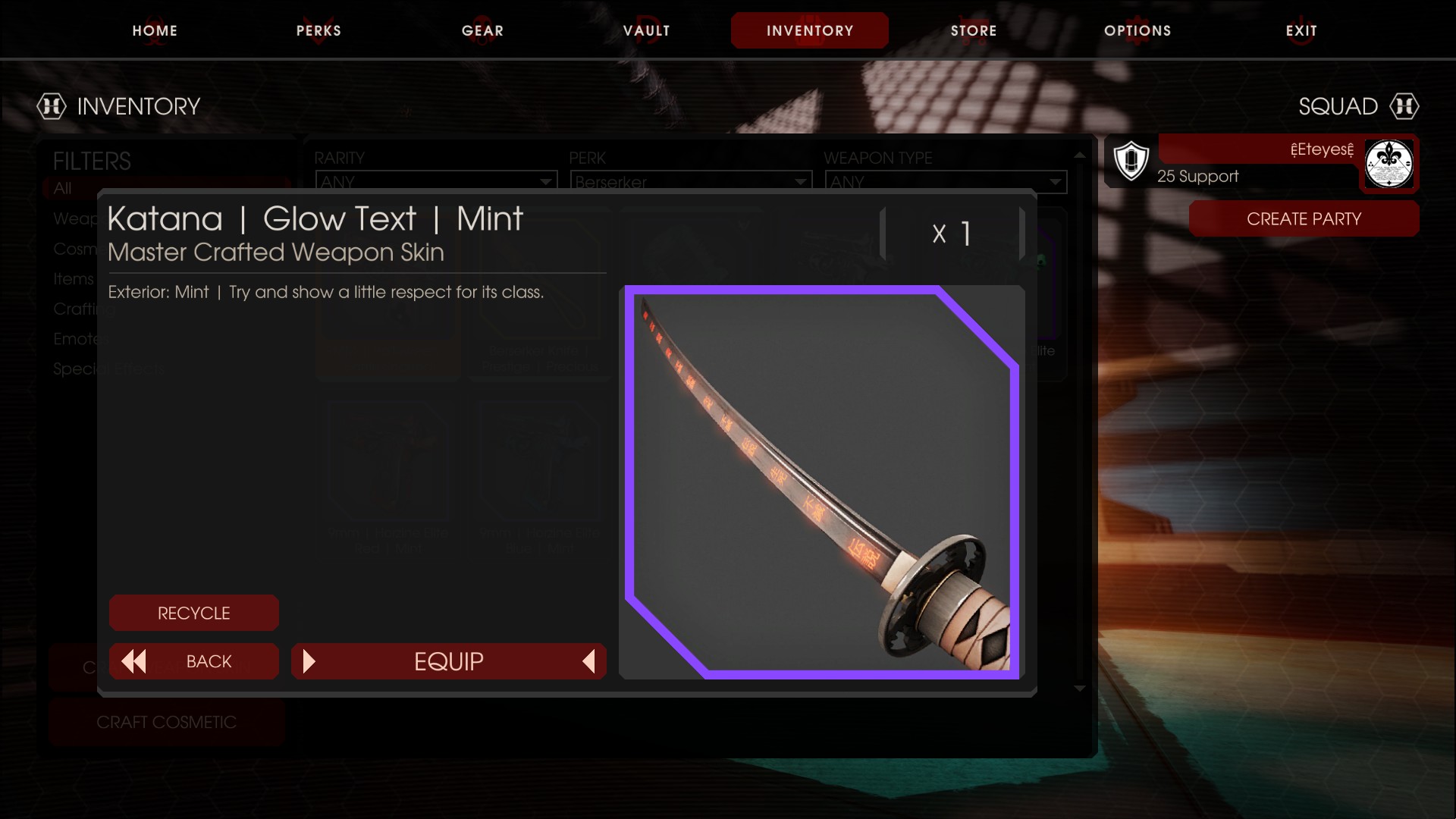Visit the Store tab
This screenshot has height=819, width=1456.
(974, 30)
